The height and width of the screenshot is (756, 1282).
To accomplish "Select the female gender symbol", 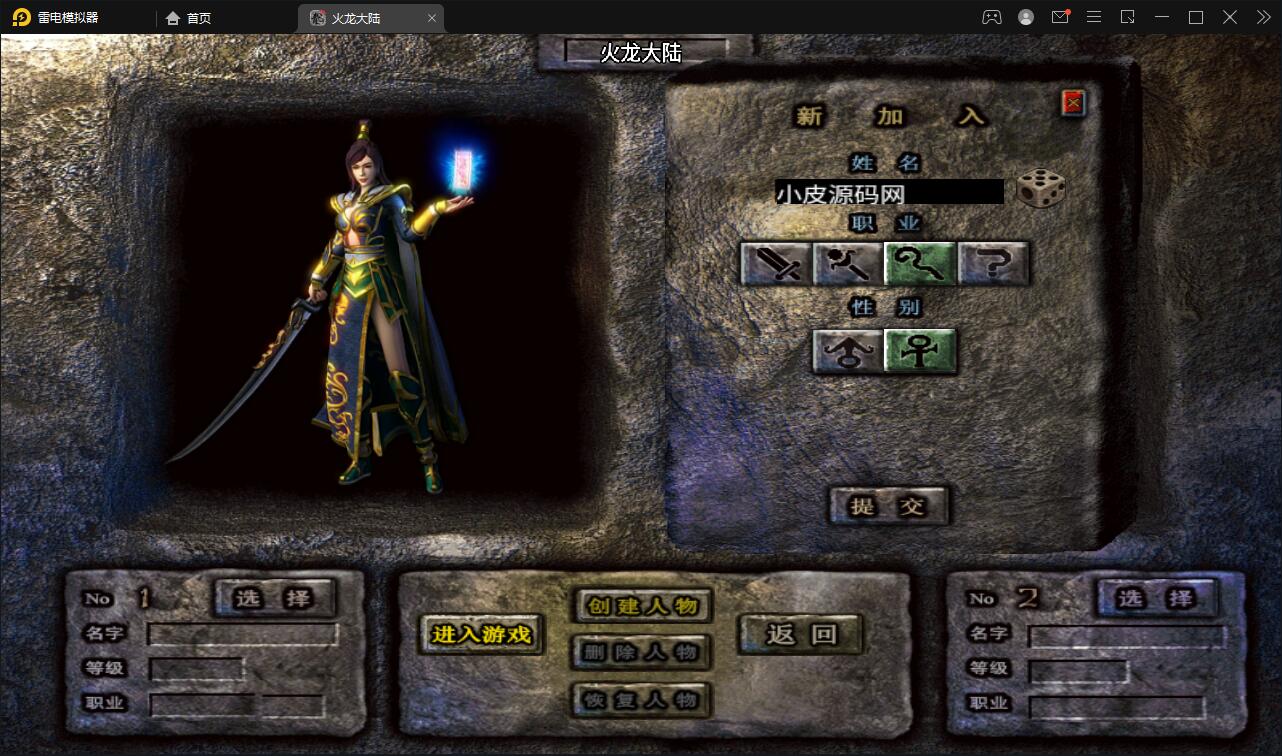I will point(920,351).
